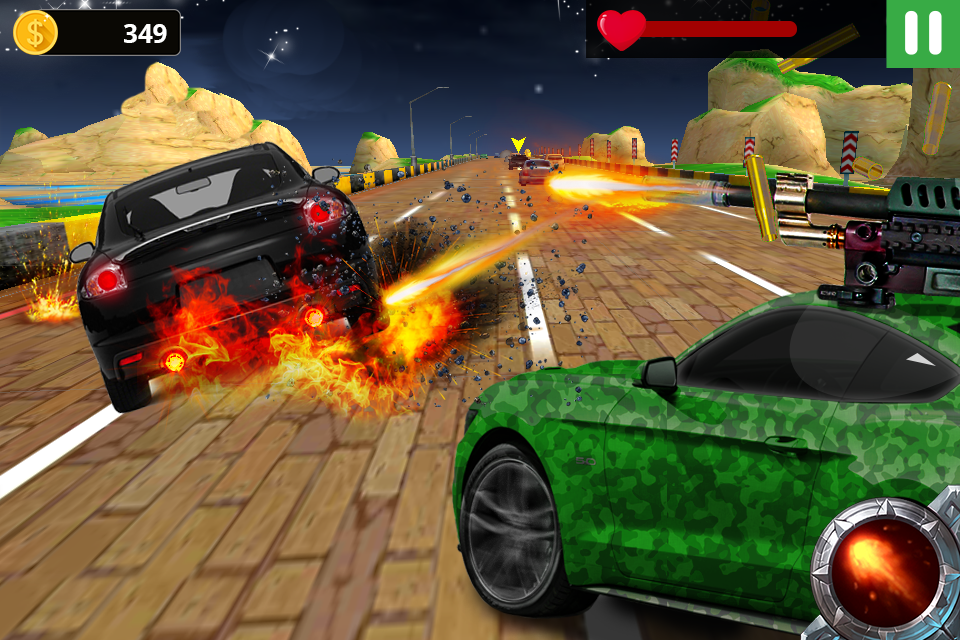Viewport: 960px width, 640px height.
Task: Tap the gold dollar coin icon
Action: click(x=36, y=33)
